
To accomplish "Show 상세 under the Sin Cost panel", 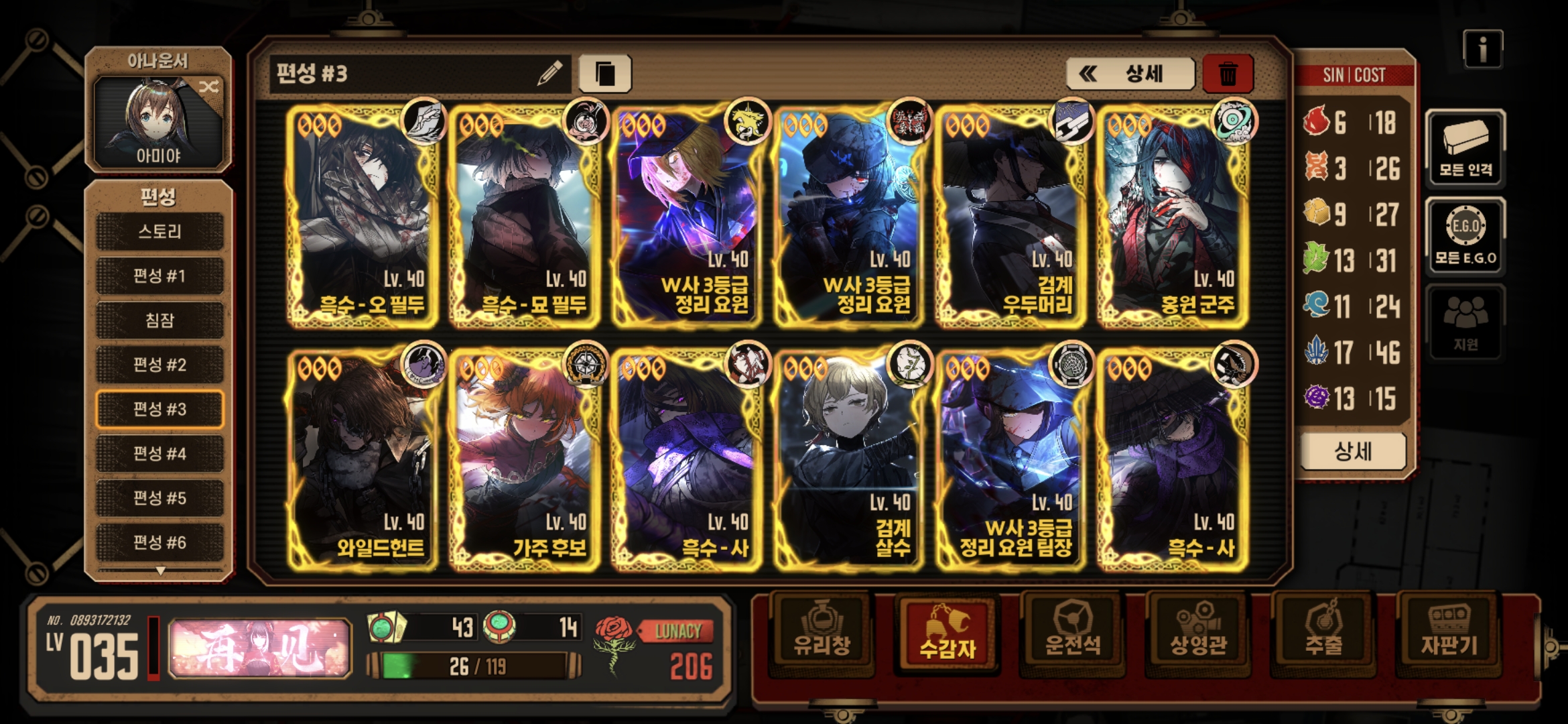I will click(1353, 451).
